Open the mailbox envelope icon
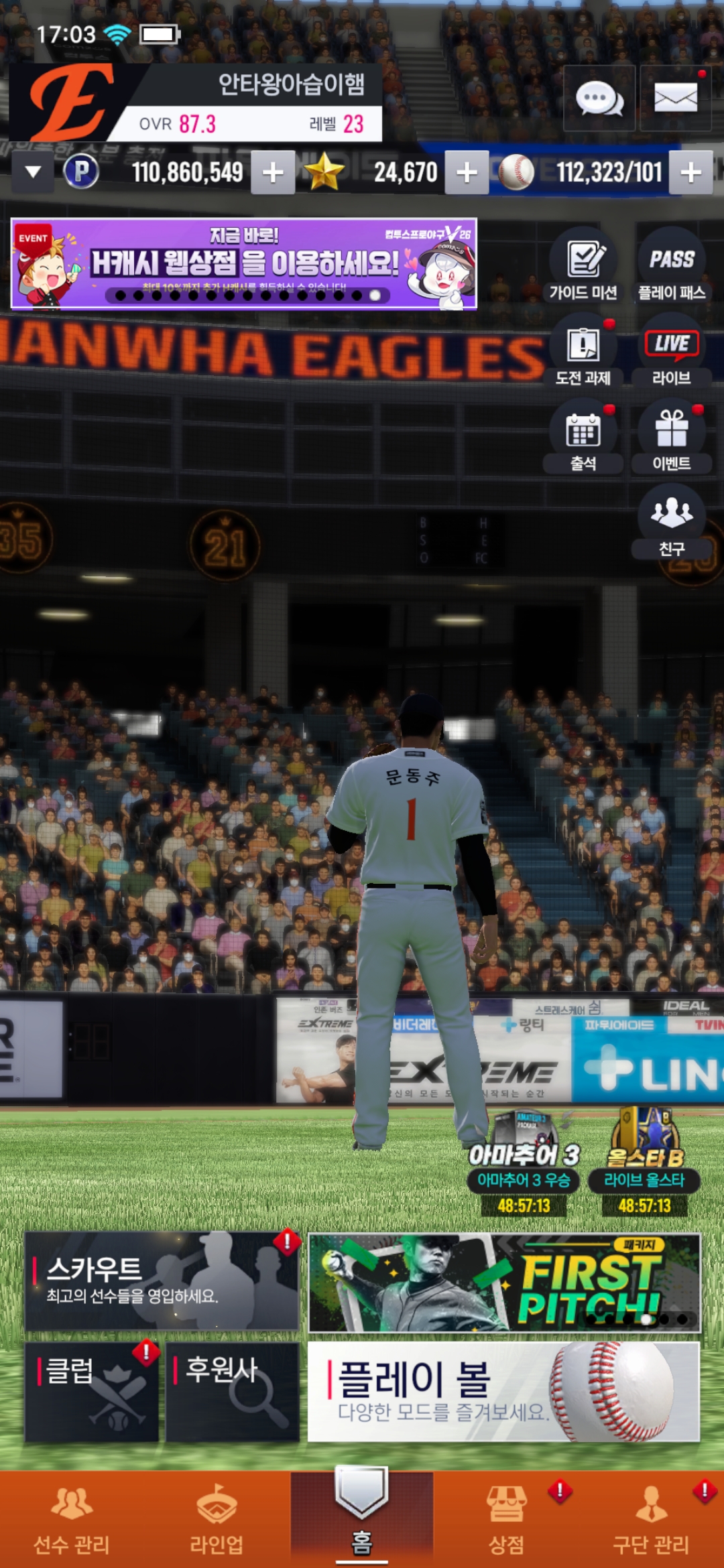 tap(675, 99)
